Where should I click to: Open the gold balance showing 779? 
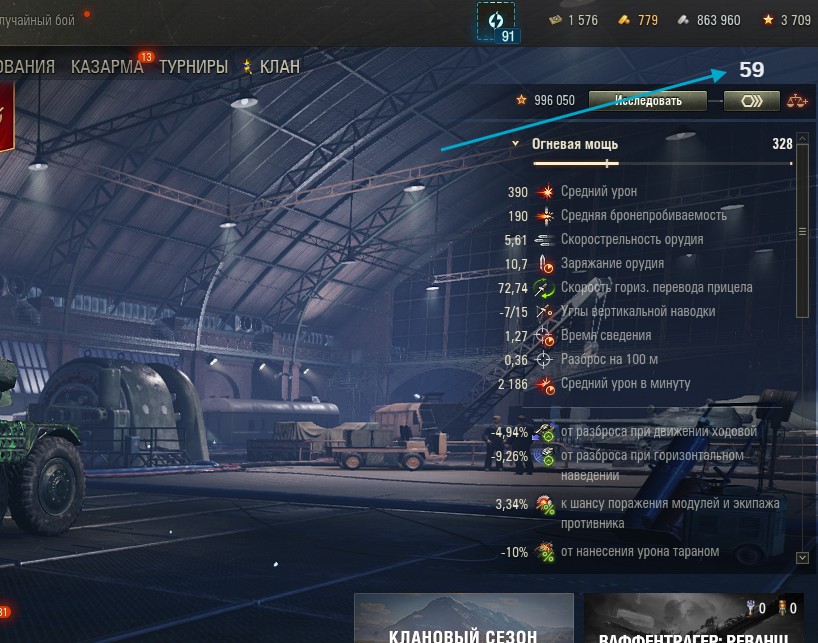(636, 20)
